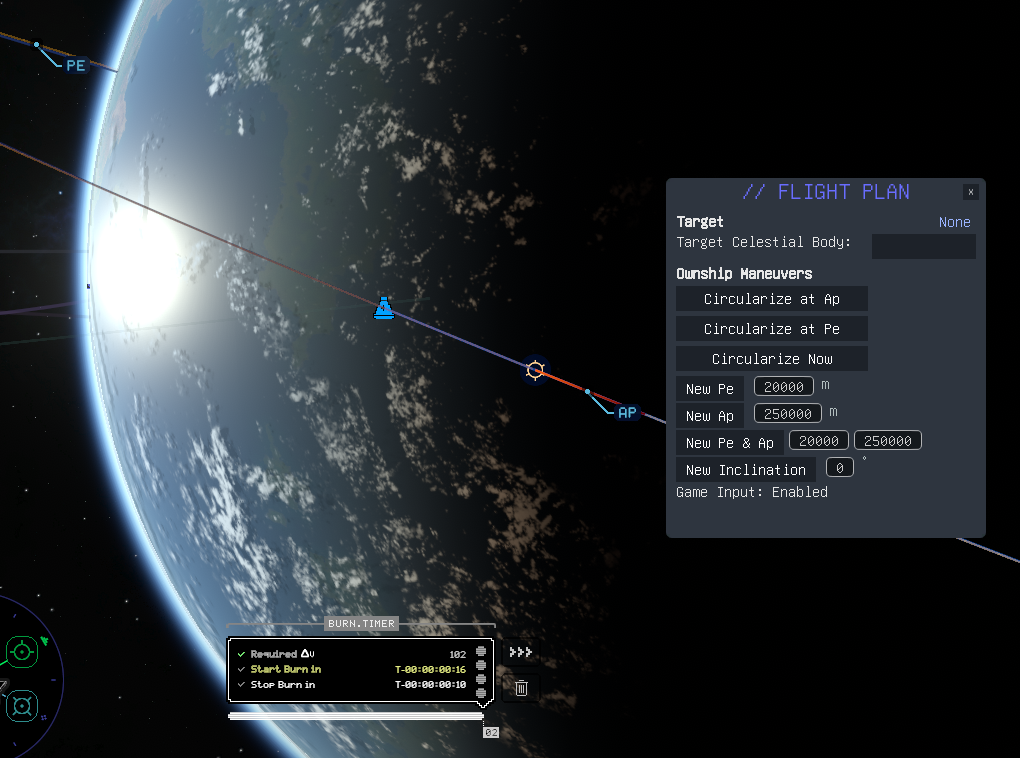Screen dimensions: 1020x758
Task: Select Circularize at Pe maneuver
Action: click(x=771, y=329)
